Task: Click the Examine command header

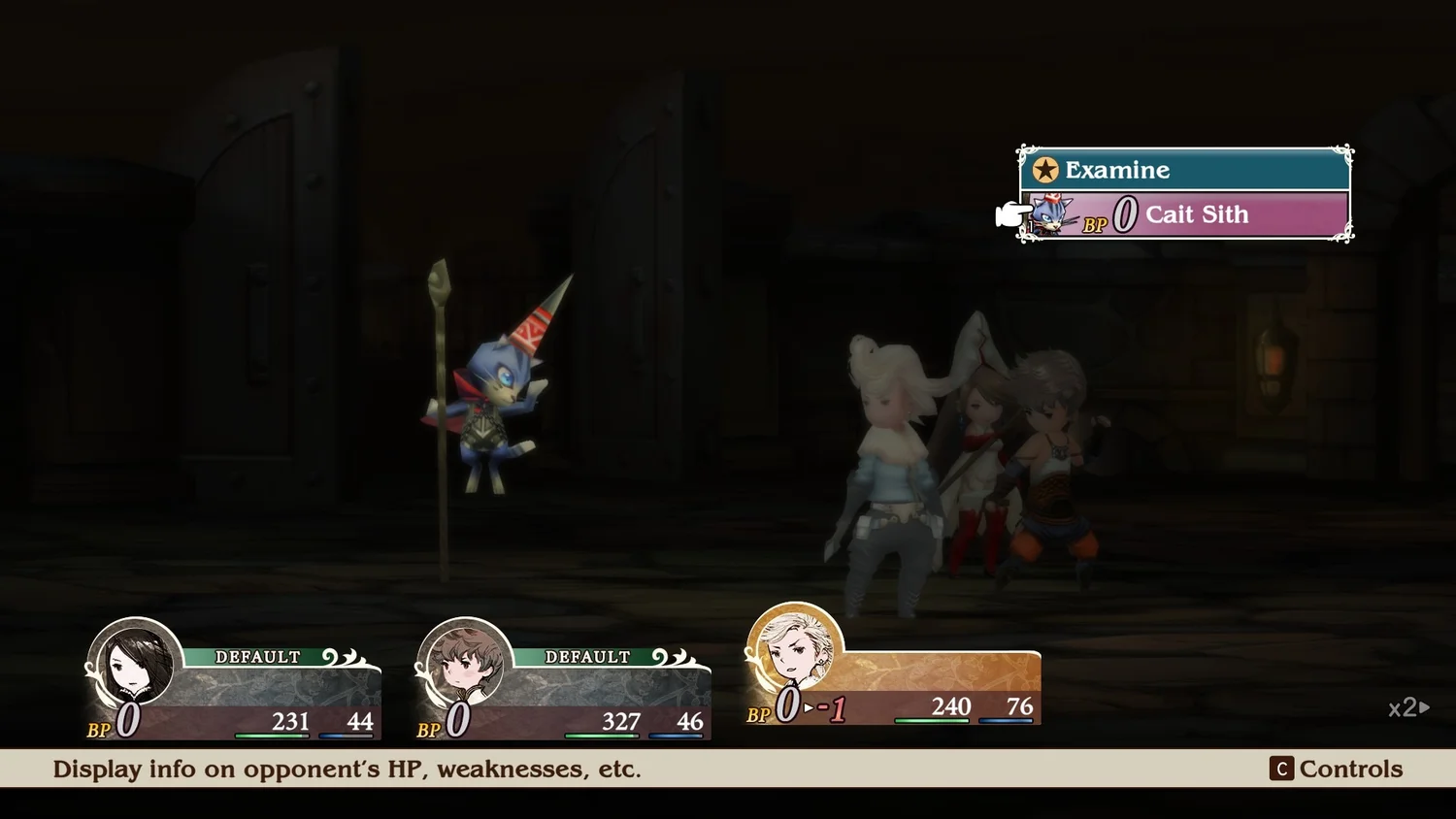Action: click(1184, 170)
